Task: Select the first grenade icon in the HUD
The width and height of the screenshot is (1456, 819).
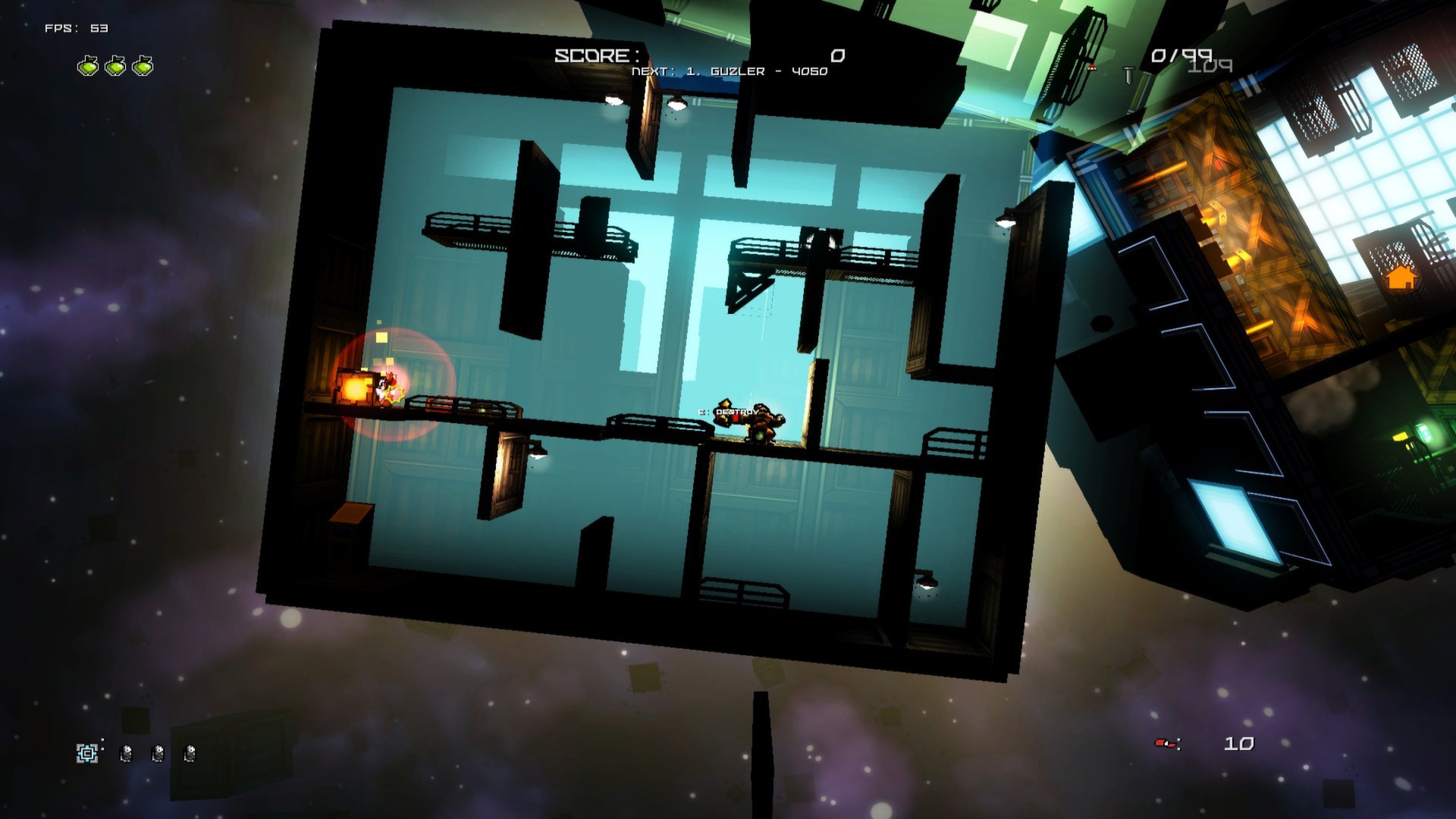Action: point(89,66)
